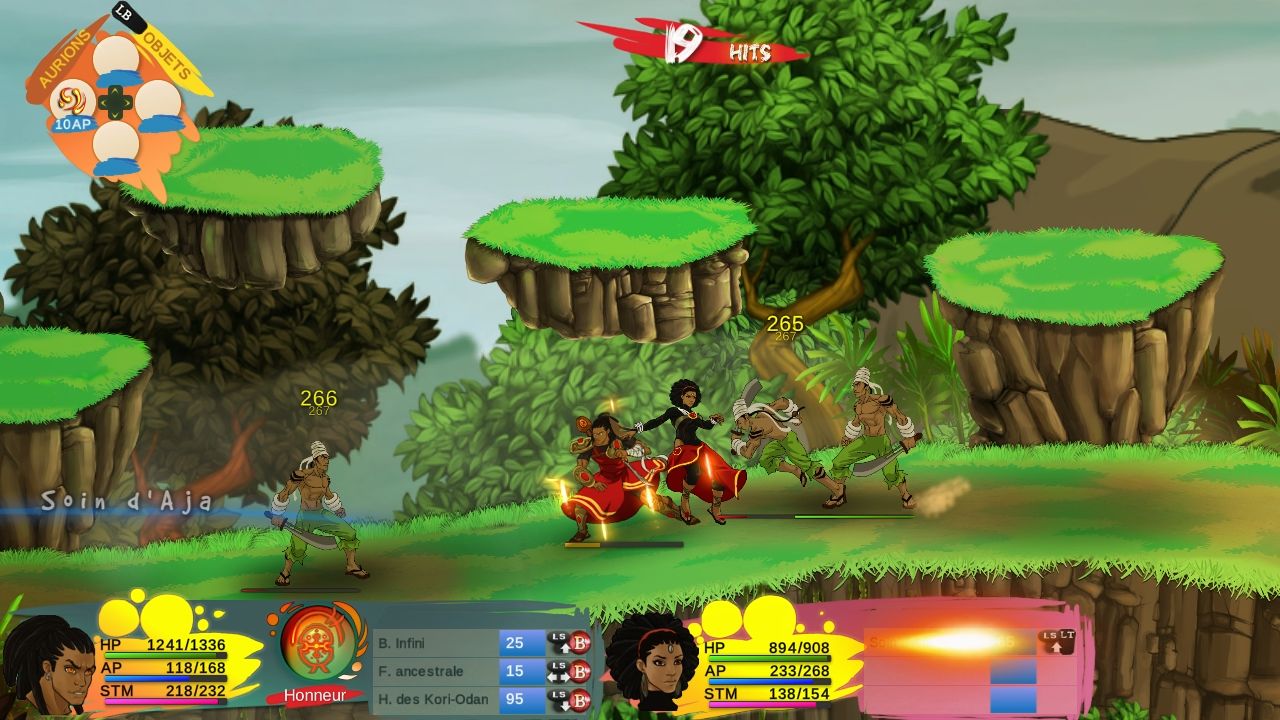Activate the flame swirl 10AP aurion

click(x=71, y=100)
